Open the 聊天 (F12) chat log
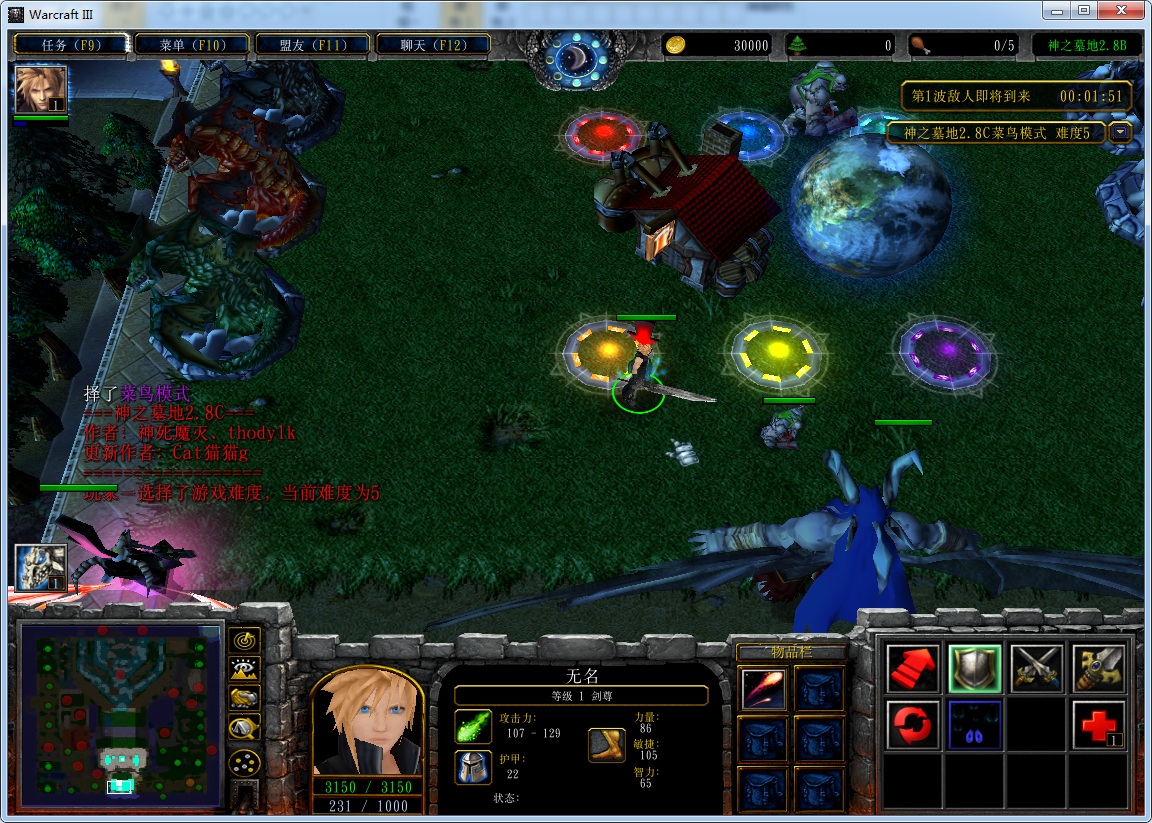This screenshot has width=1152, height=823. (x=433, y=45)
